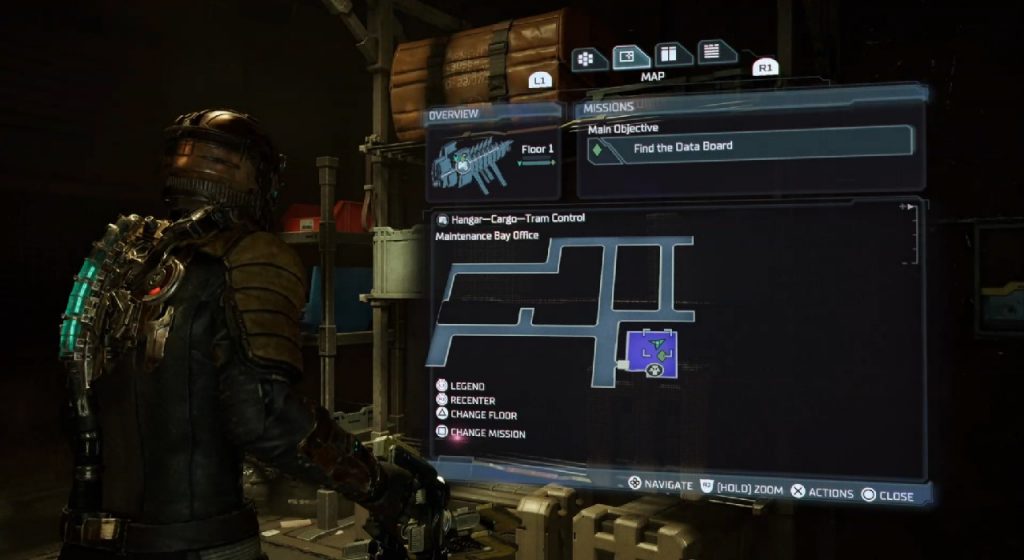Select the Floor 1 indicator
Viewport: 1024px width, 560px height.
[x=537, y=150]
